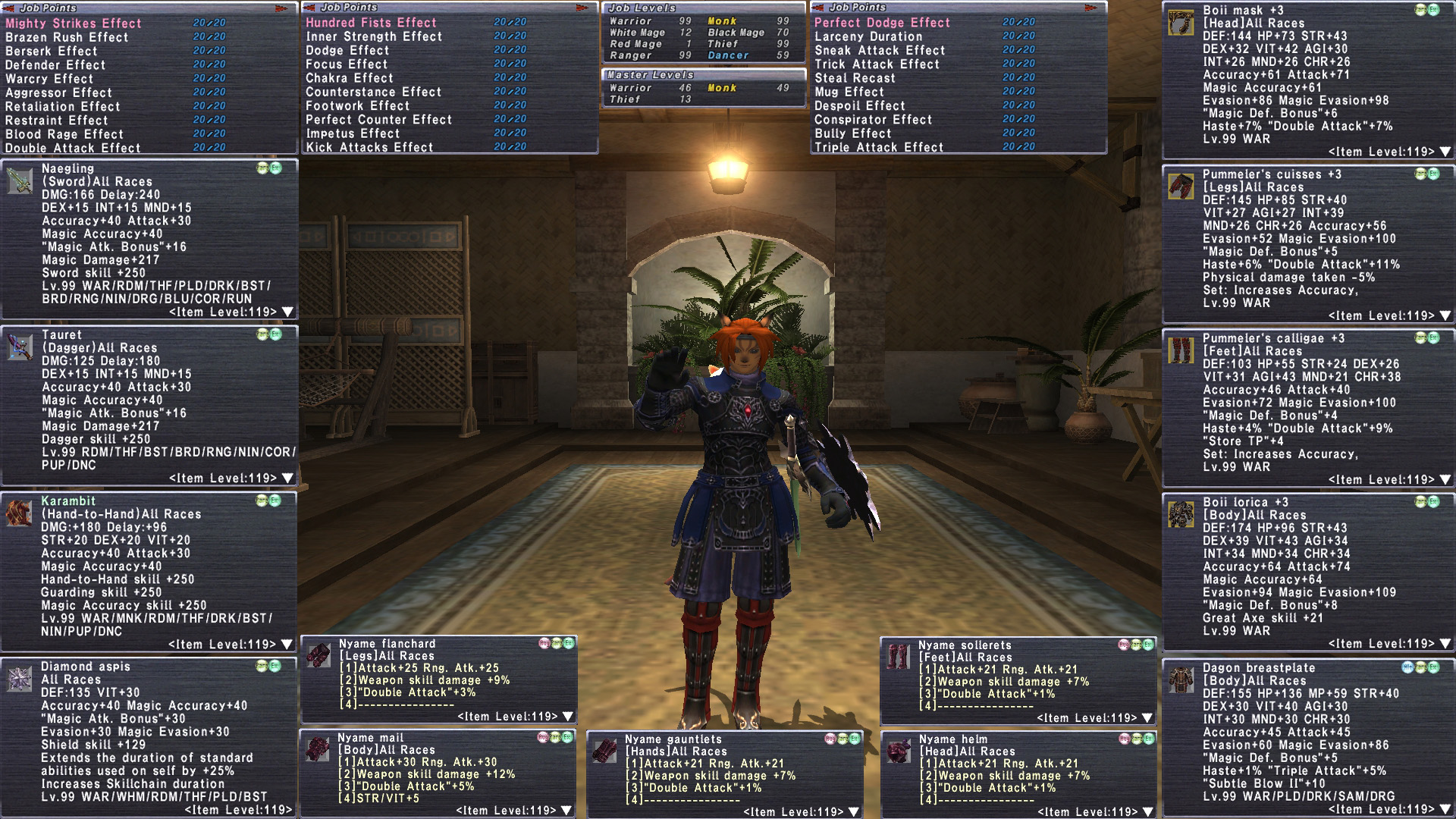Screen dimensions: 1456x819
Task: Select the Boii lorica +3 icon
Action: 1181,514
